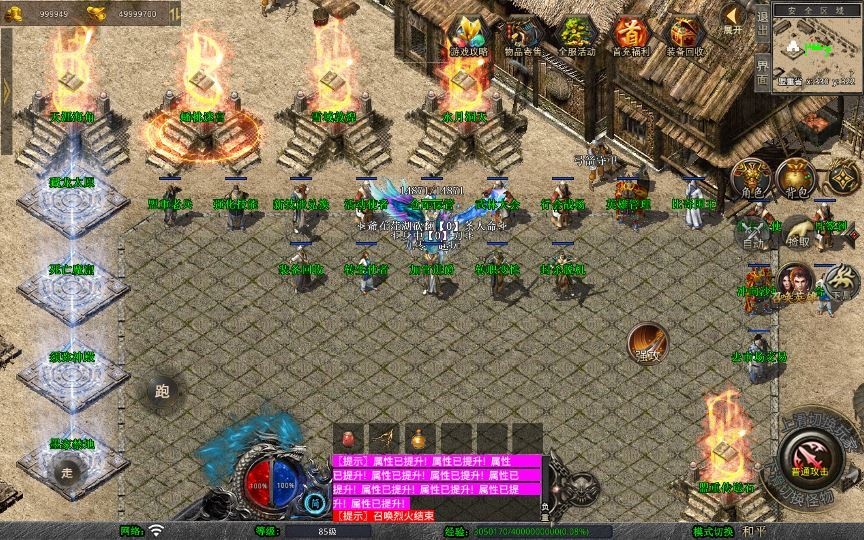Toggle 自动 auto-combat
This screenshot has height=540, width=864.
[751, 233]
